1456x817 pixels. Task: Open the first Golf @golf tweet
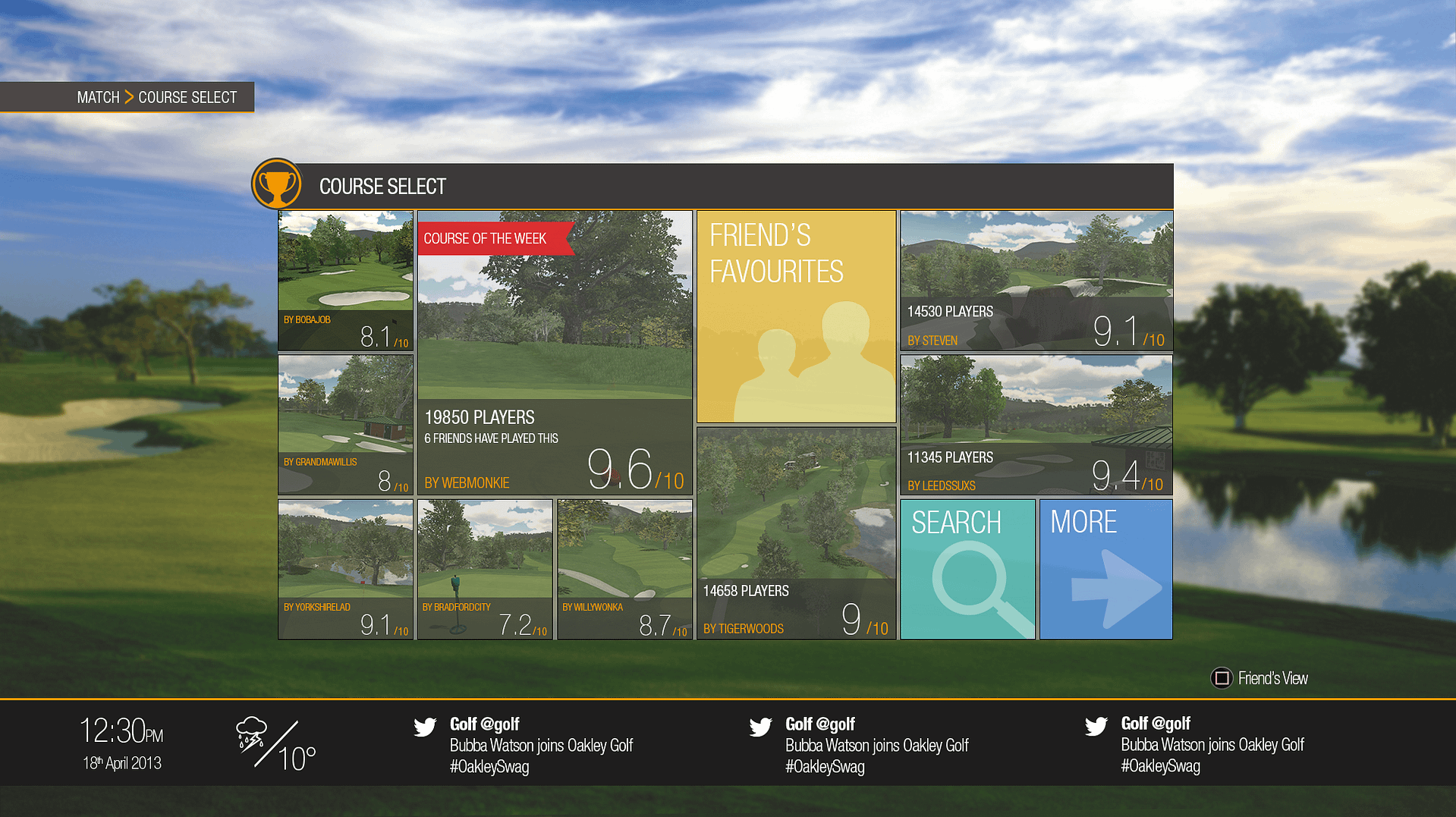pos(540,745)
